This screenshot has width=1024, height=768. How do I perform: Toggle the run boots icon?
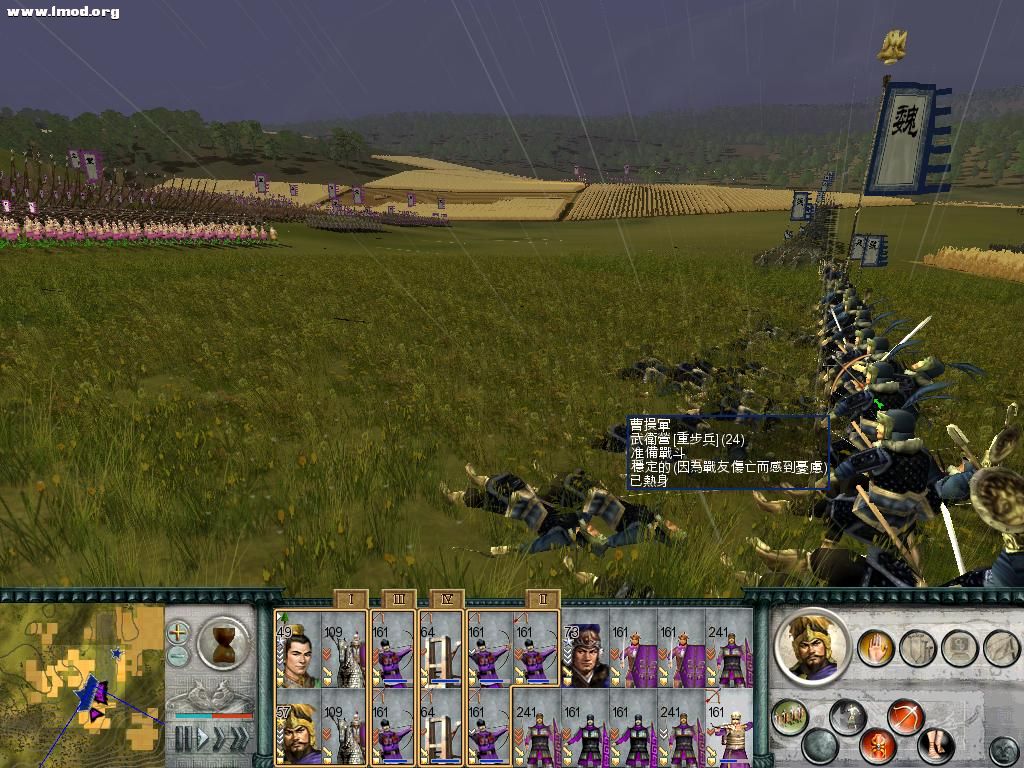[935, 746]
